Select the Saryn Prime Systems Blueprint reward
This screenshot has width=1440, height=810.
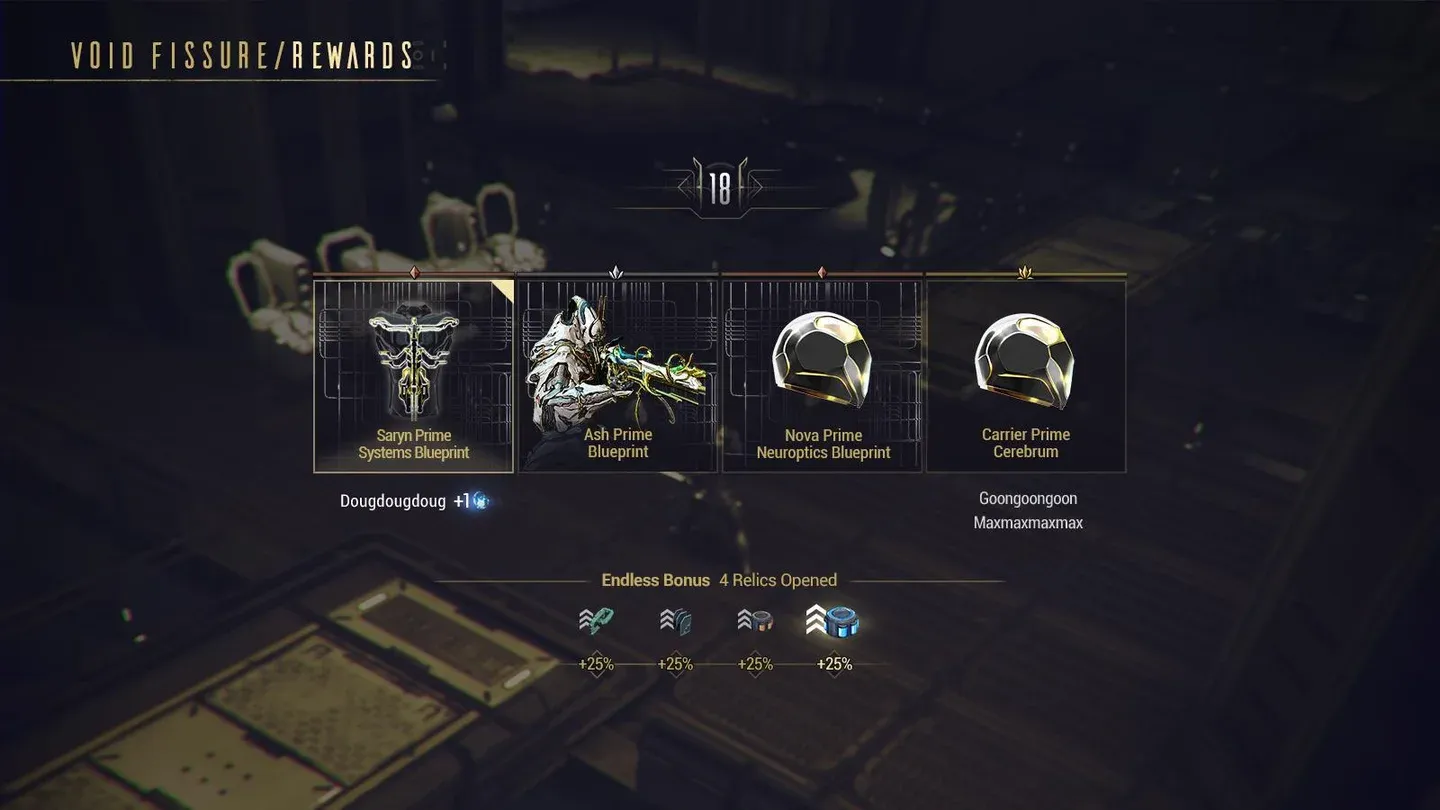[x=413, y=376]
